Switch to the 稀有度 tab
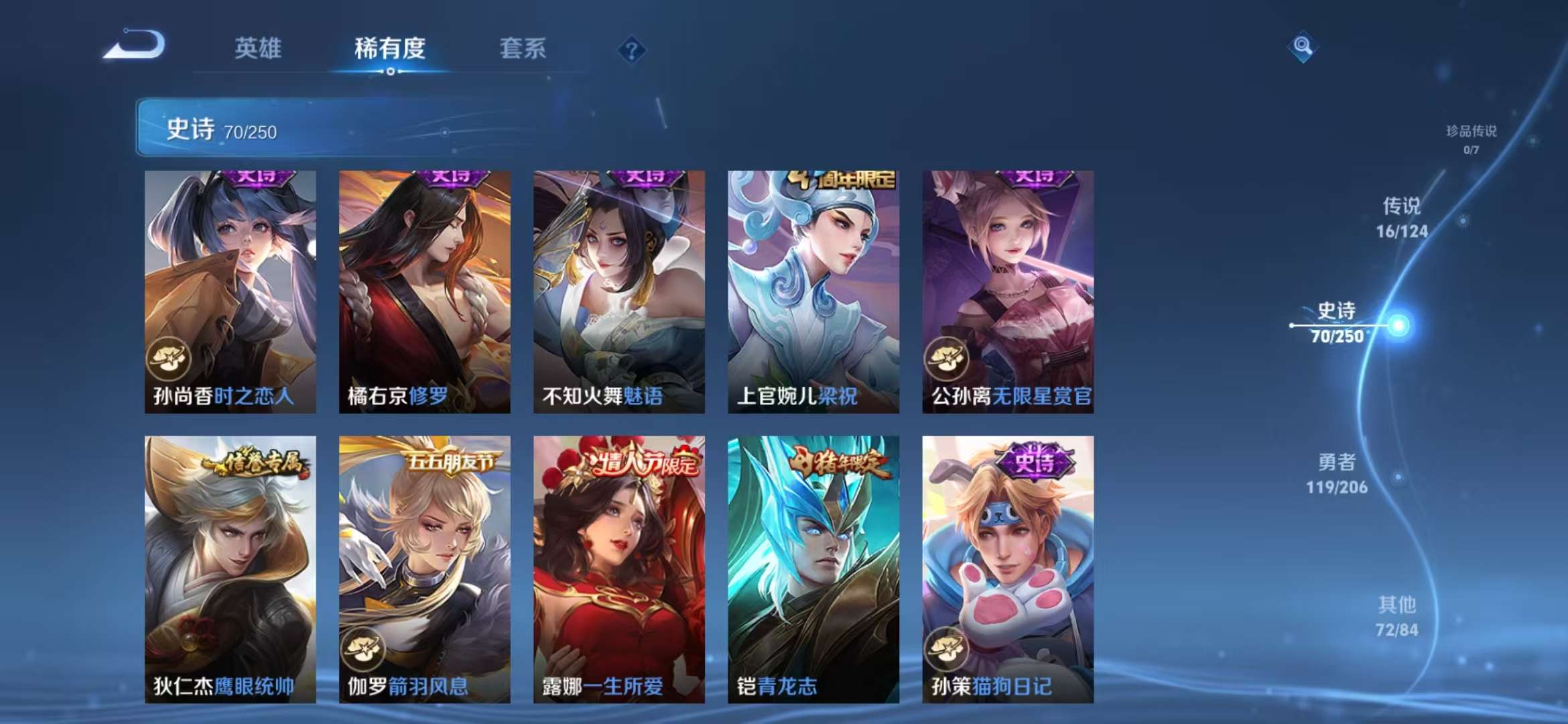Viewport: 1568px width, 724px height. (x=389, y=48)
